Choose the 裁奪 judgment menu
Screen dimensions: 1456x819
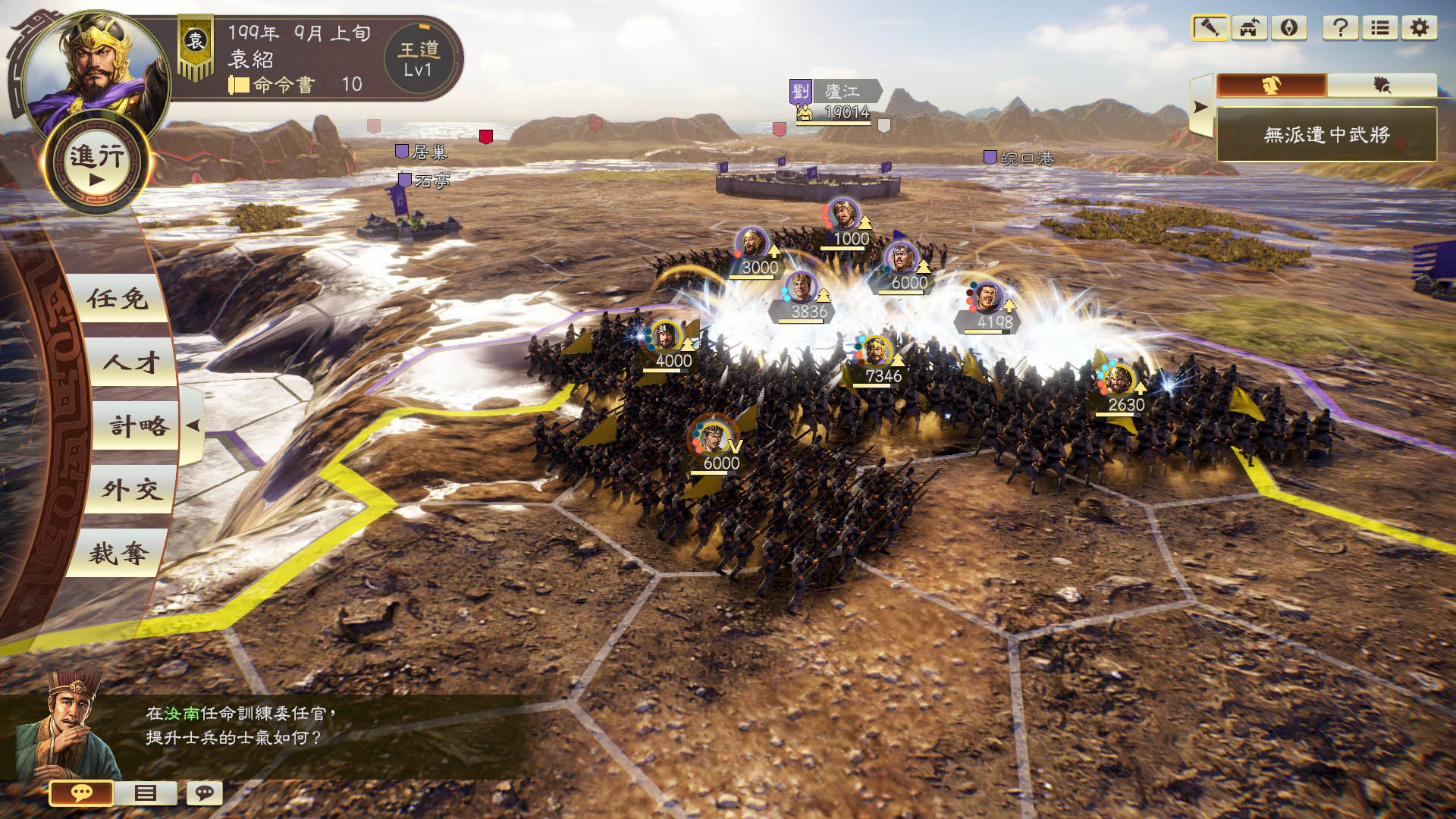point(118,554)
